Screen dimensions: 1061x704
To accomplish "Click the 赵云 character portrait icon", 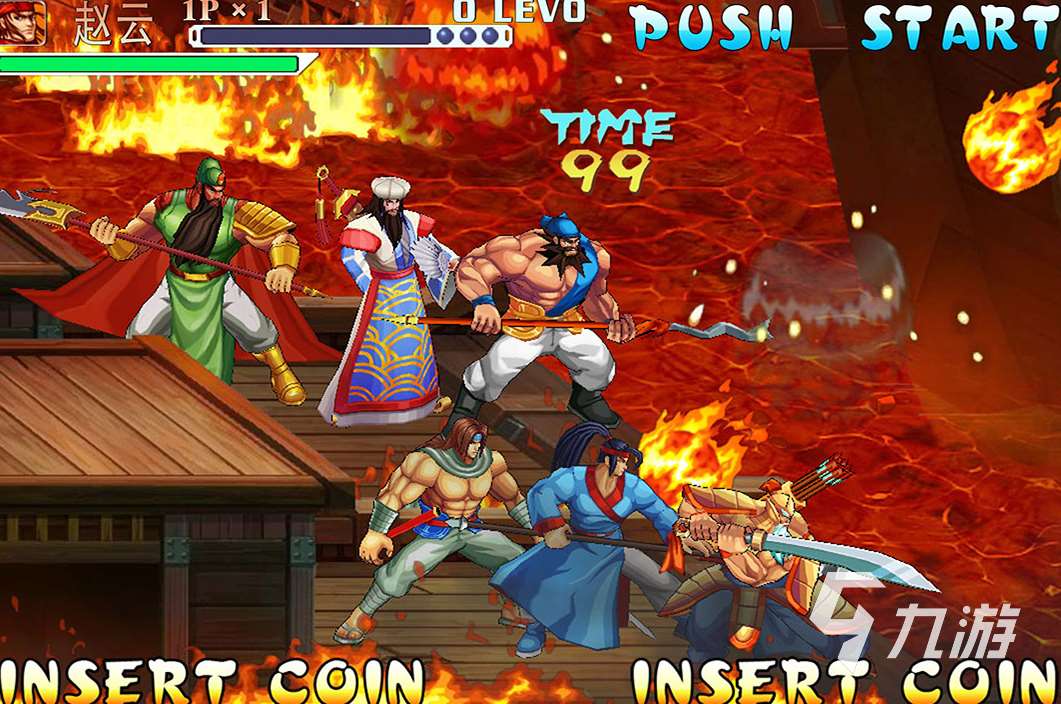I will [x=22, y=22].
